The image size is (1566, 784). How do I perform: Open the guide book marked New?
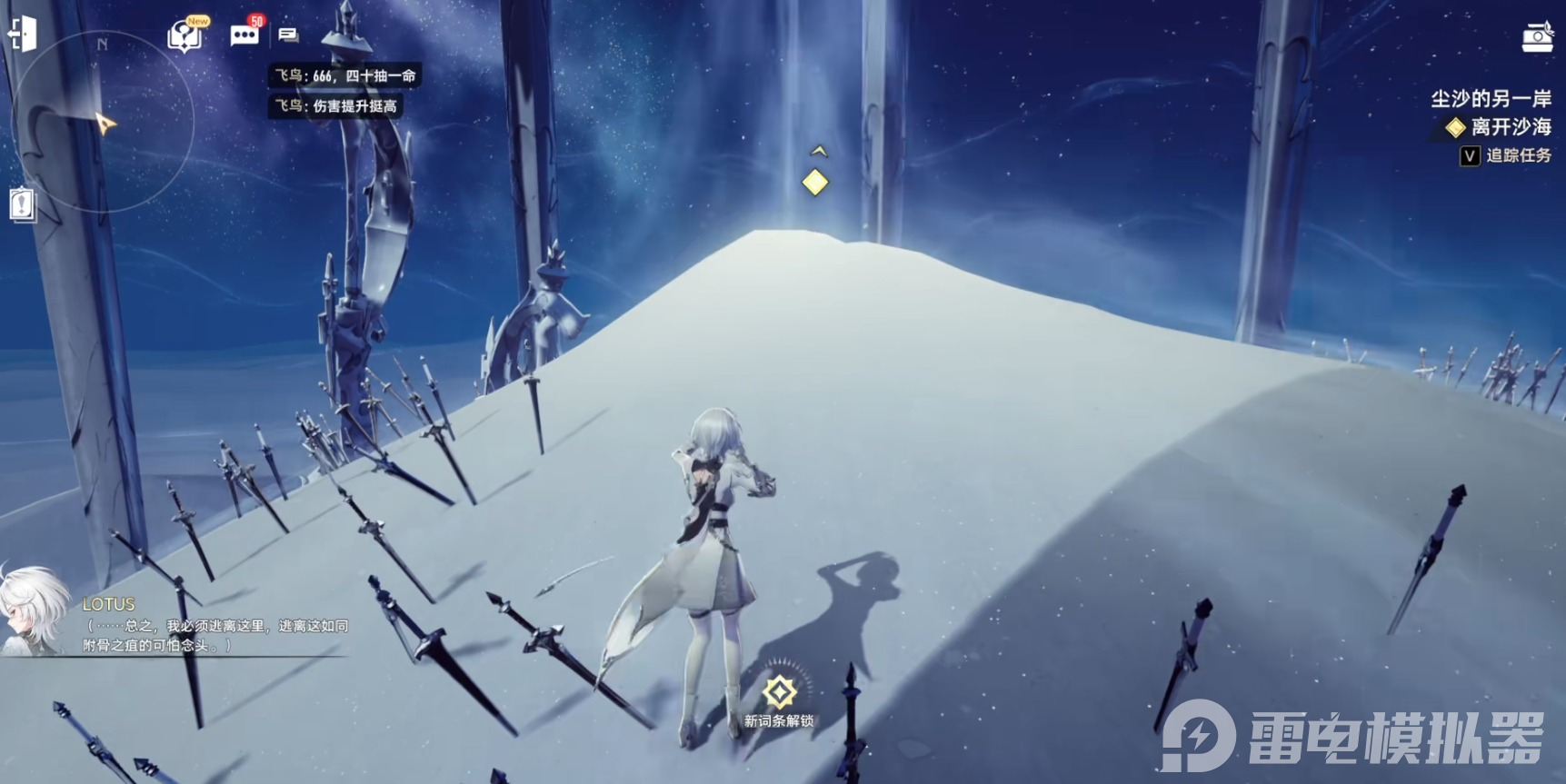tap(185, 36)
